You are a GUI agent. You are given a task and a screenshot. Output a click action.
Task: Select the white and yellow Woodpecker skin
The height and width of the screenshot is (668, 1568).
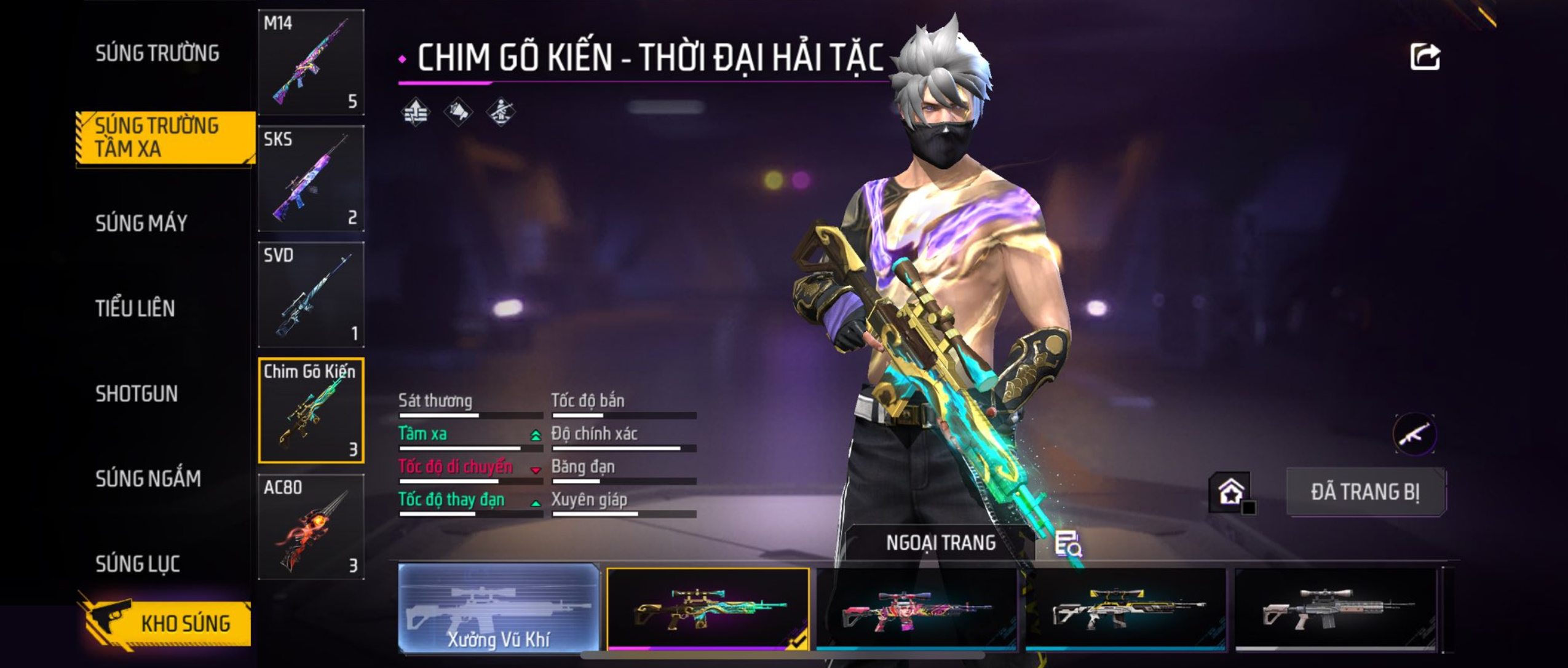(x=1125, y=608)
